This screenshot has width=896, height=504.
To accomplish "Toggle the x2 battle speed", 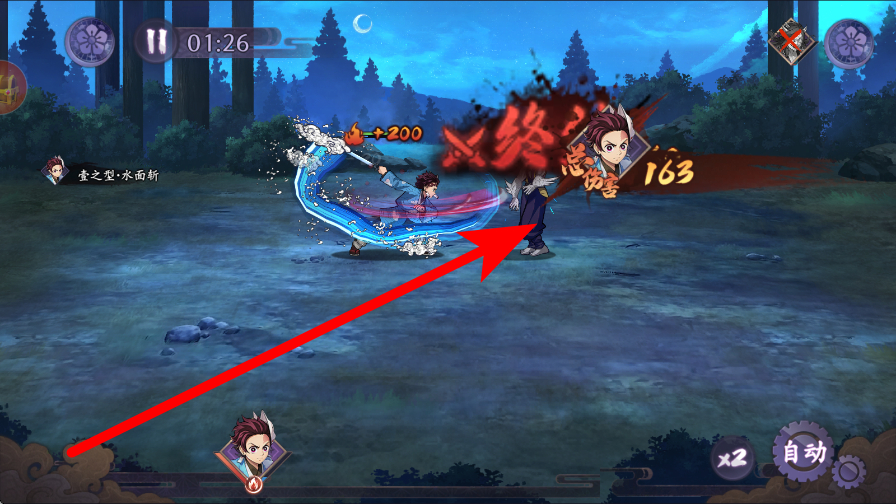I will 731,458.
